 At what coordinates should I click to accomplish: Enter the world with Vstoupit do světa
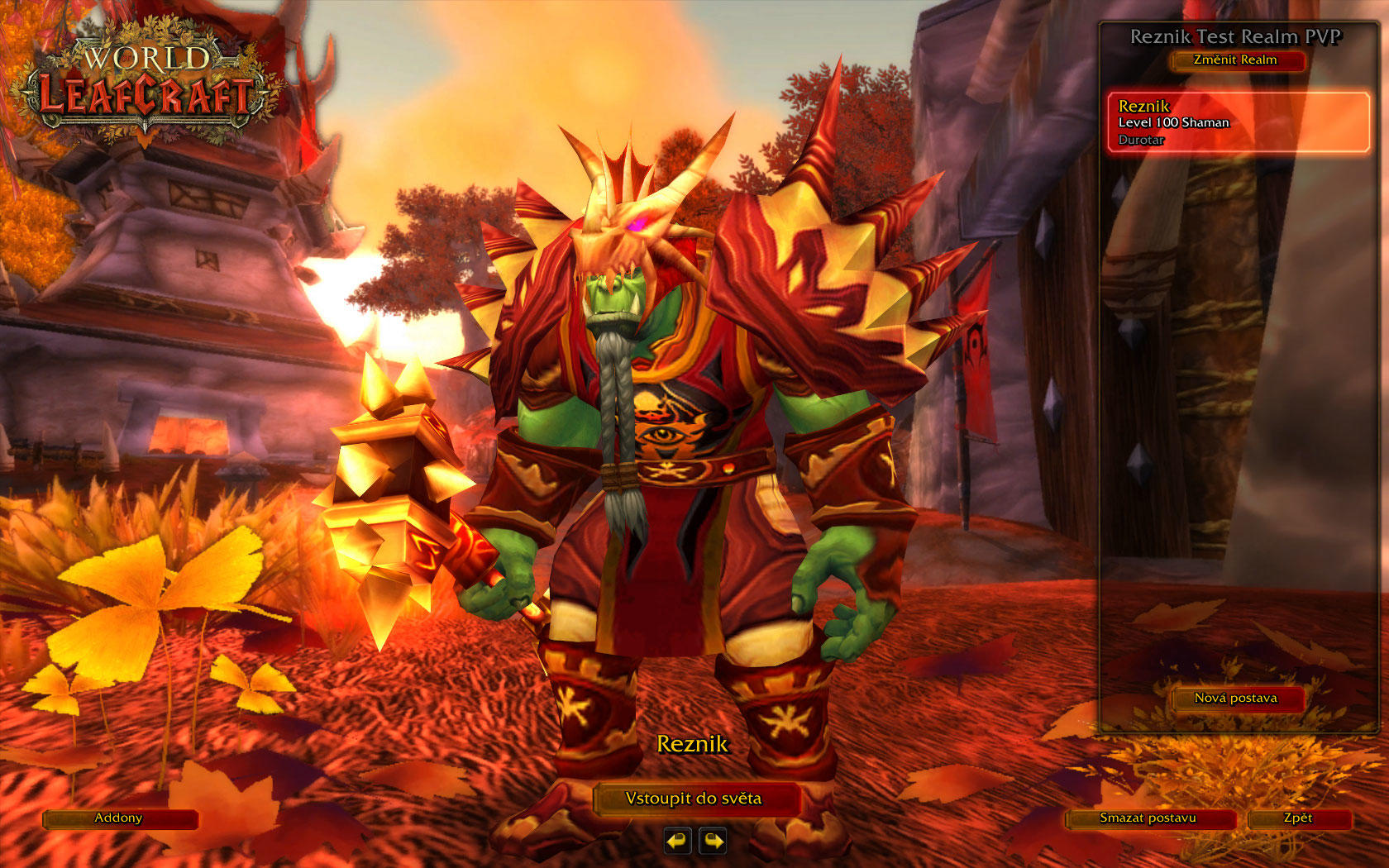694,799
